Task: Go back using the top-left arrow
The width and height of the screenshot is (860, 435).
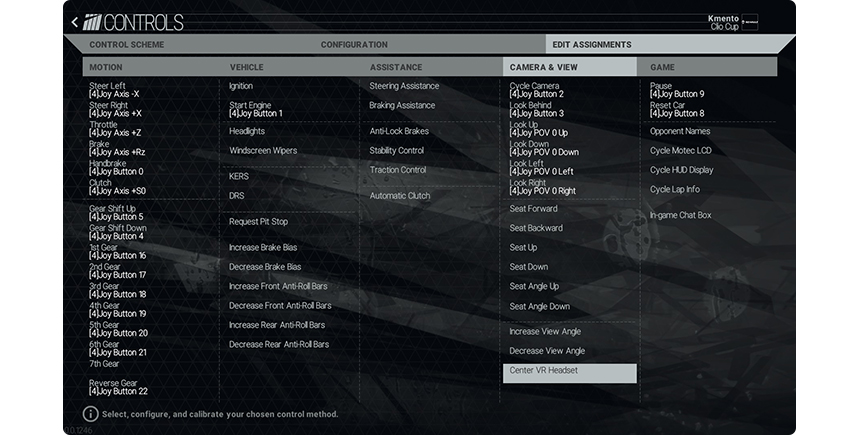Action: click(x=75, y=22)
